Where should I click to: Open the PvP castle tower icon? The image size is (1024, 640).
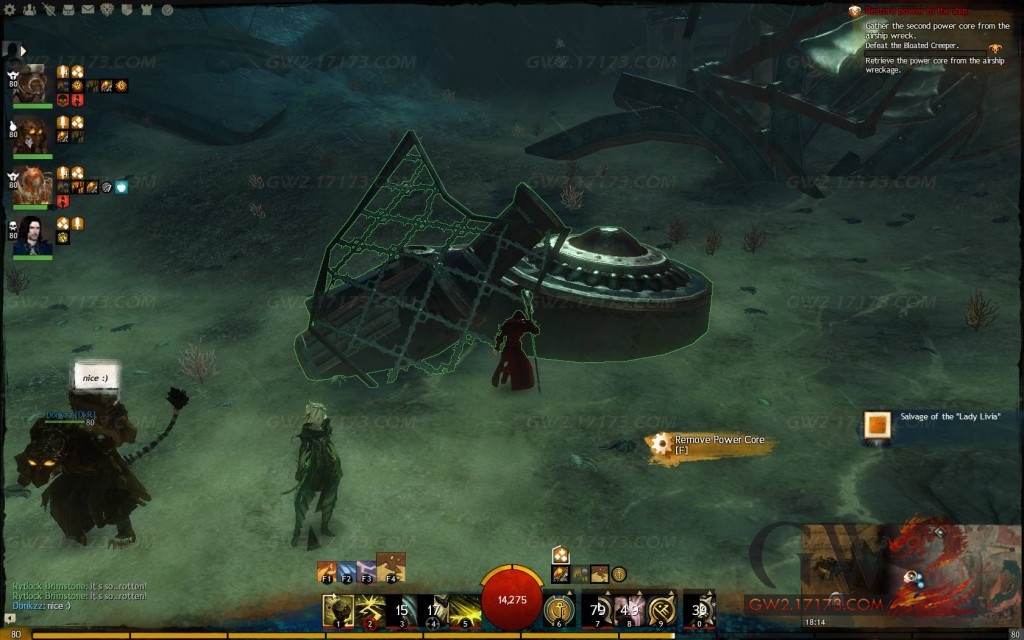tap(149, 9)
